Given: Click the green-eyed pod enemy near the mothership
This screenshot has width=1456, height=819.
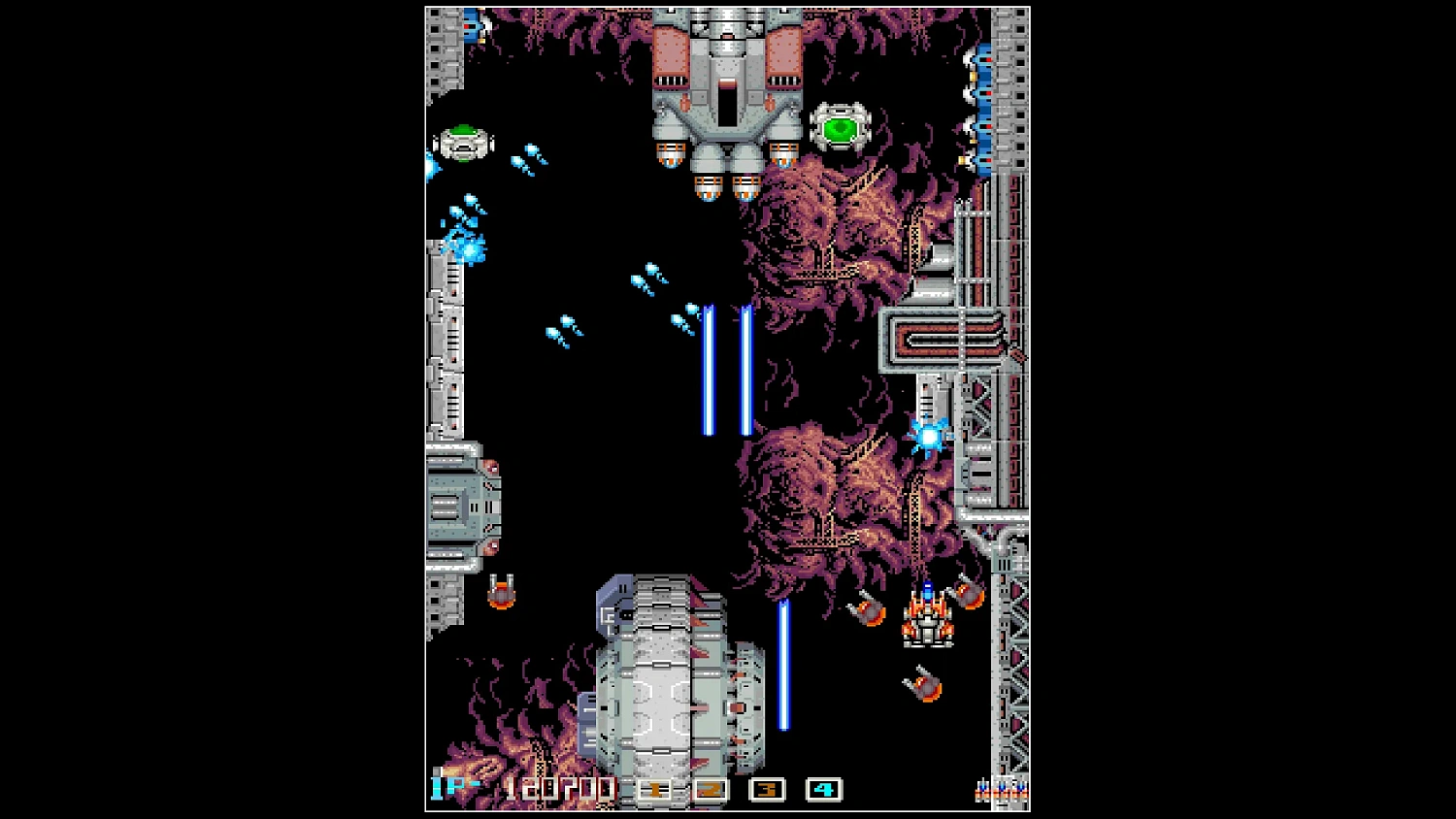Looking at the screenshot, I should tap(843, 125).
